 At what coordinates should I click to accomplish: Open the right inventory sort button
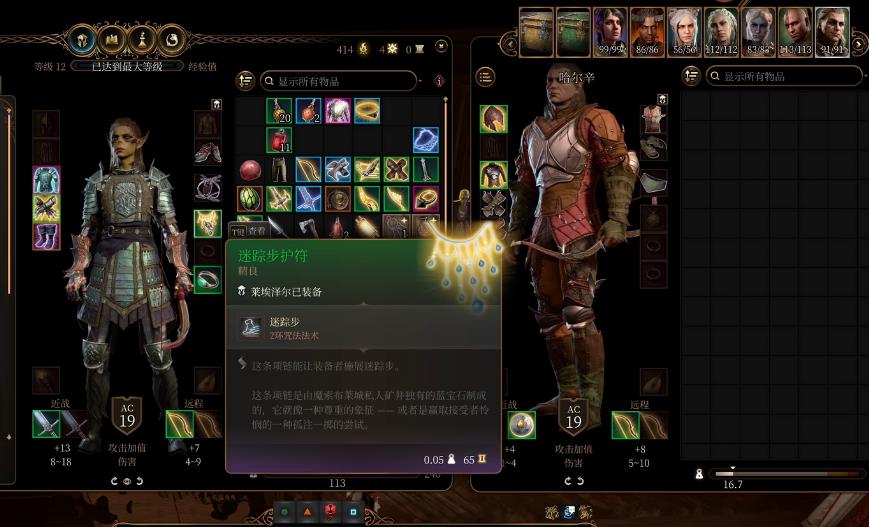click(690, 76)
